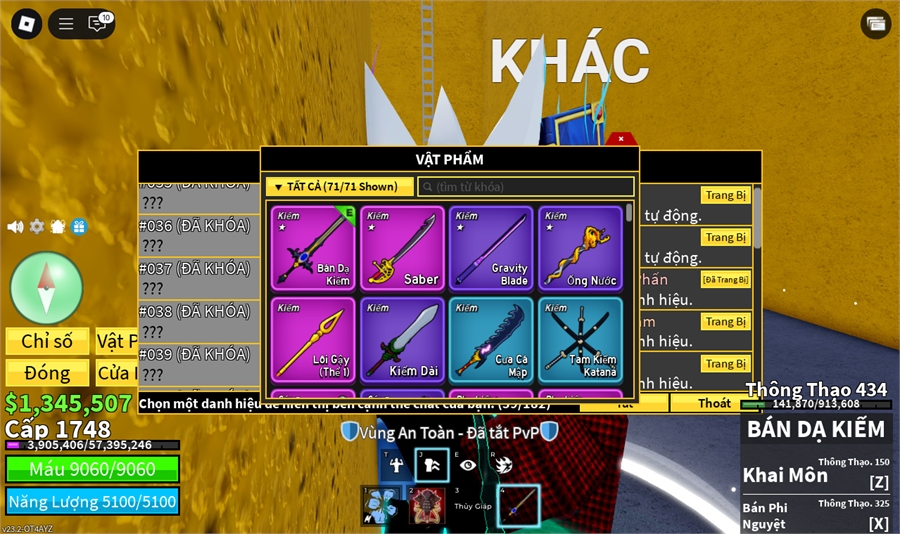Pick the Lôi Gậy (Thế 1) staff
The height and width of the screenshot is (534, 900).
click(x=313, y=339)
